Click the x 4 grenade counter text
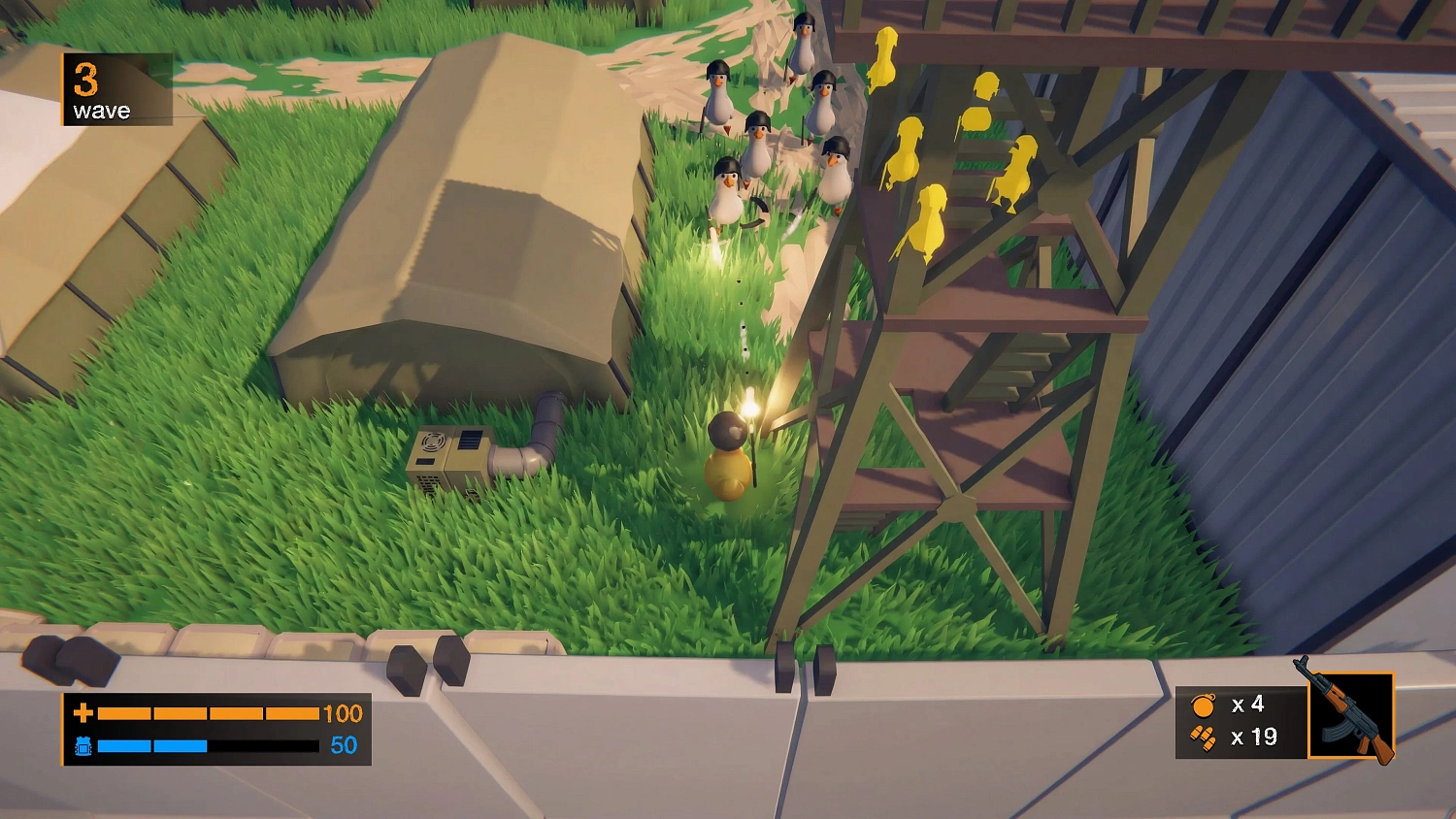The width and height of the screenshot is (1456, 819). 1248,705
